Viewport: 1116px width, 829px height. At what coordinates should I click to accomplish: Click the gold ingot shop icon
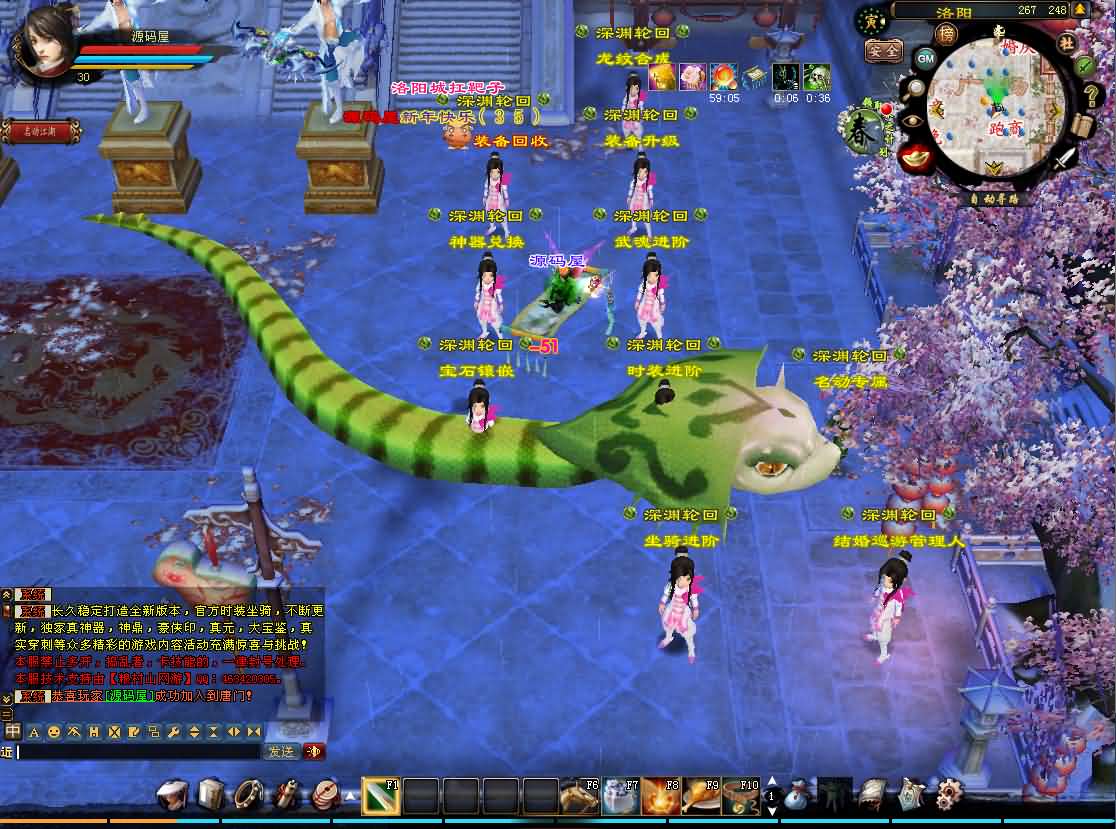tap(913, 157)
